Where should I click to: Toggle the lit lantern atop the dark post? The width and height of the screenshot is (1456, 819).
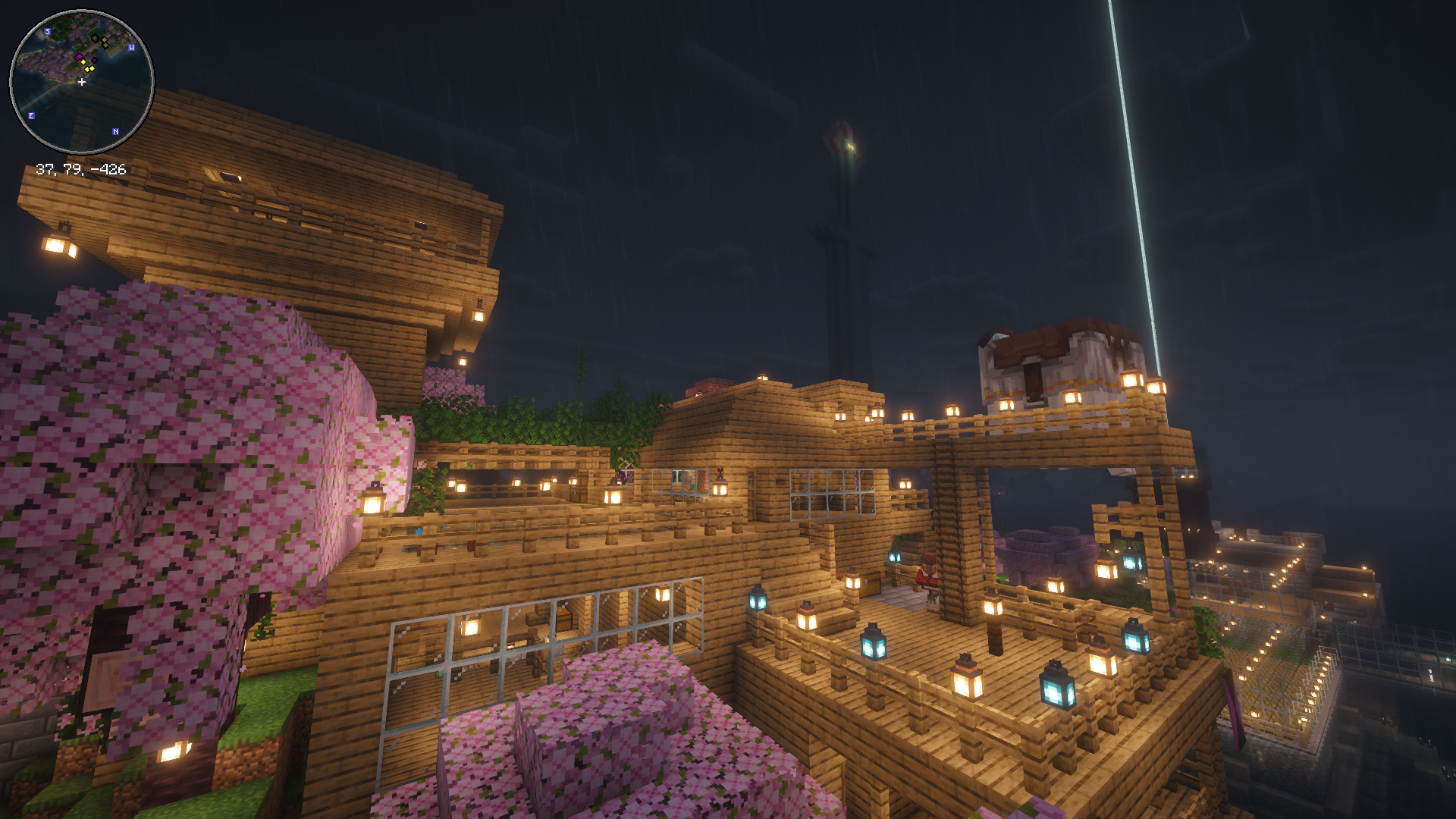point(993,607)
